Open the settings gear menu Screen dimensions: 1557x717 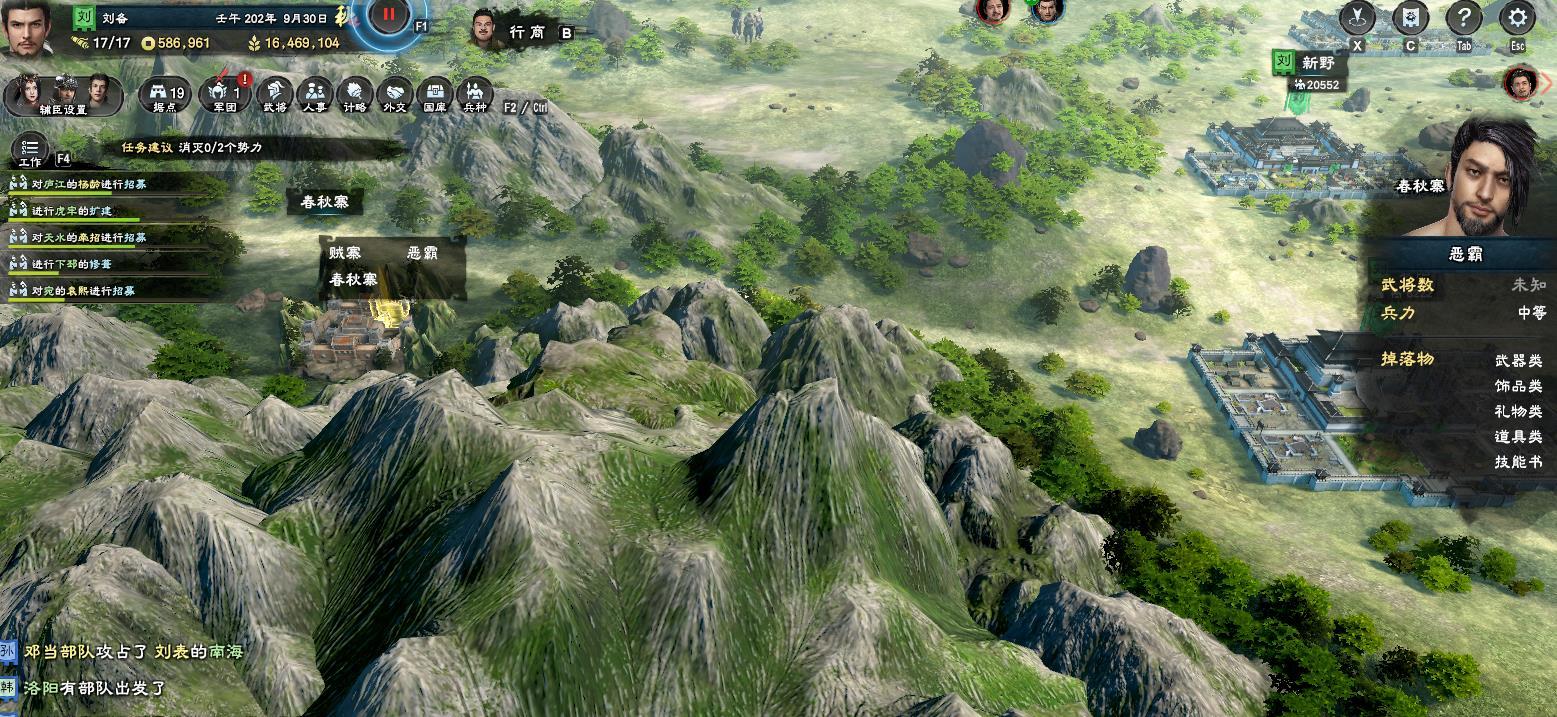point(1517,18)
